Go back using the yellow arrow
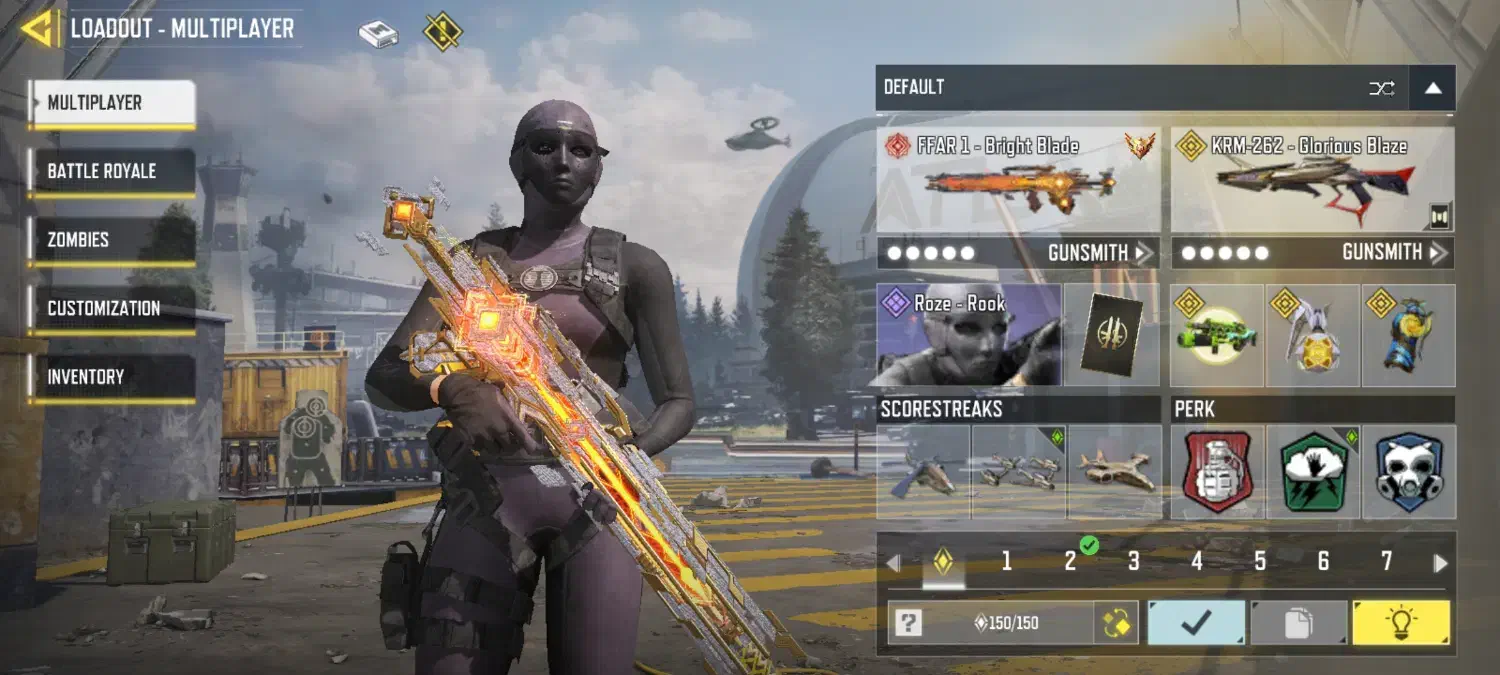Image resolution: width=1500 pixels, height=675 pixels. click(x=39, y=28)
